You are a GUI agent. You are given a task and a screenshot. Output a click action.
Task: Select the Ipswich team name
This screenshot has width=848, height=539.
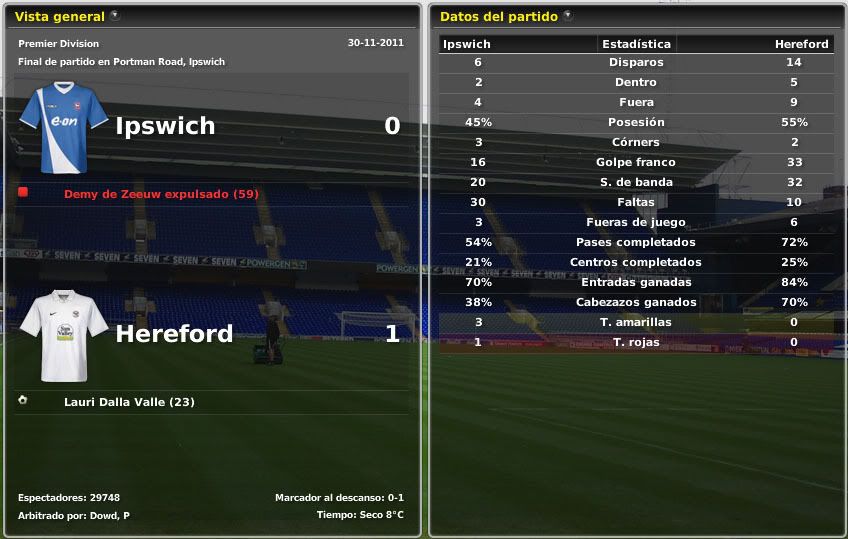165,126
